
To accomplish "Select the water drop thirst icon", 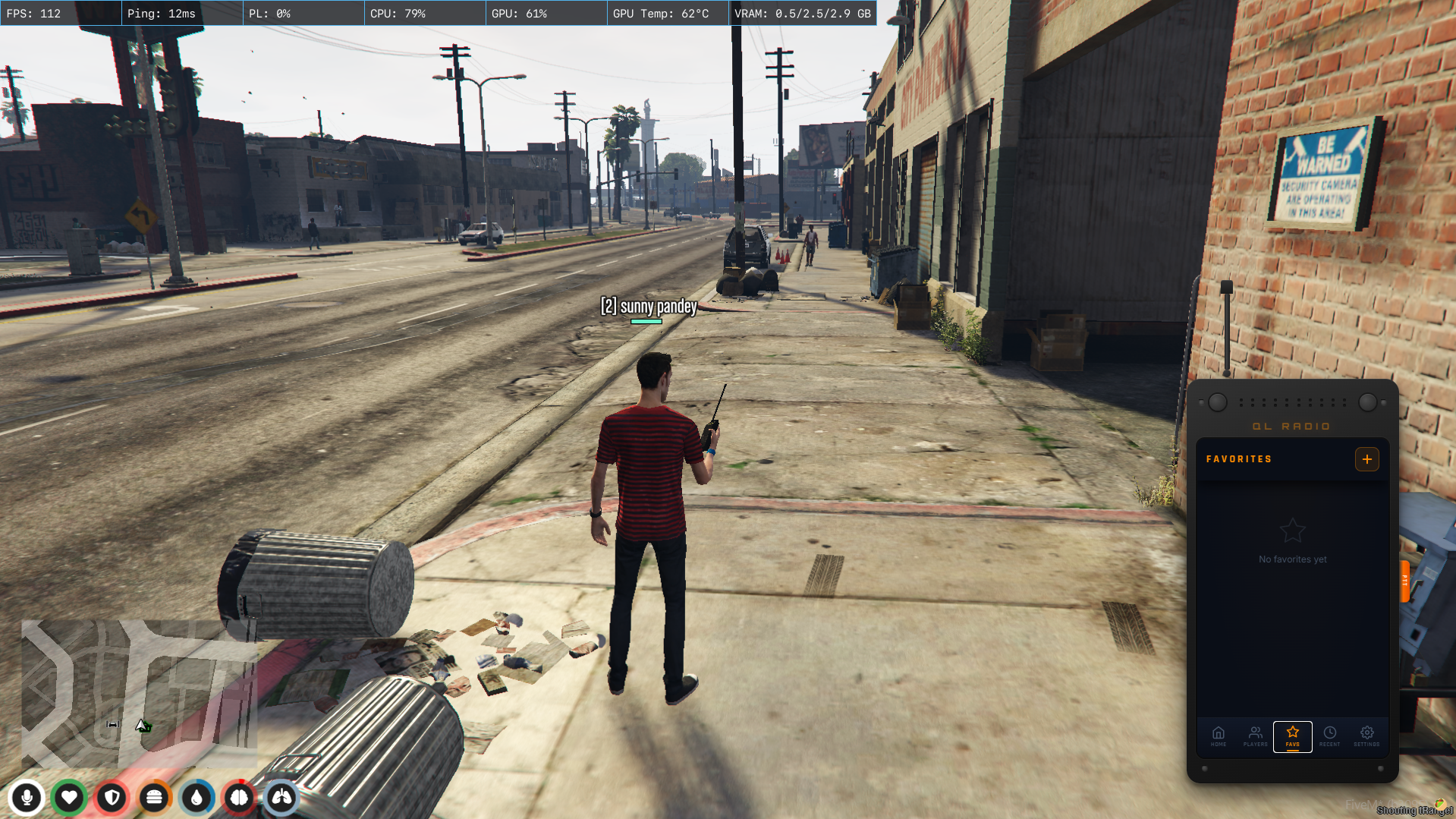I will (x=197, y=798).
